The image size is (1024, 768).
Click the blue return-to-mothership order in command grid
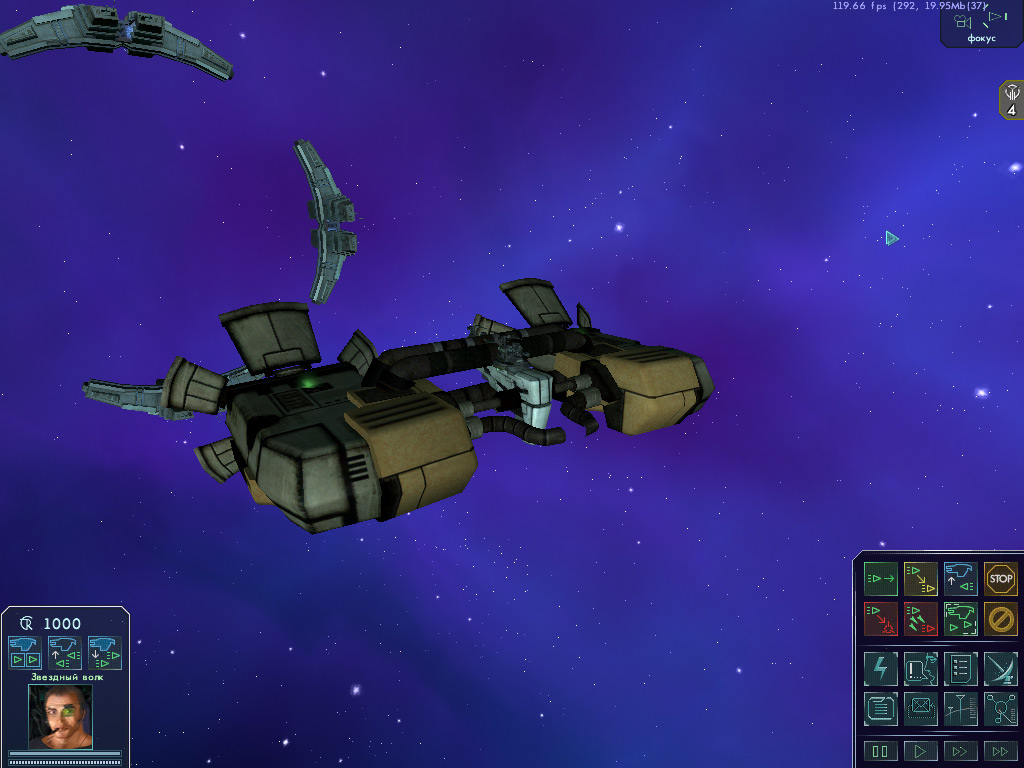point(961,579)
